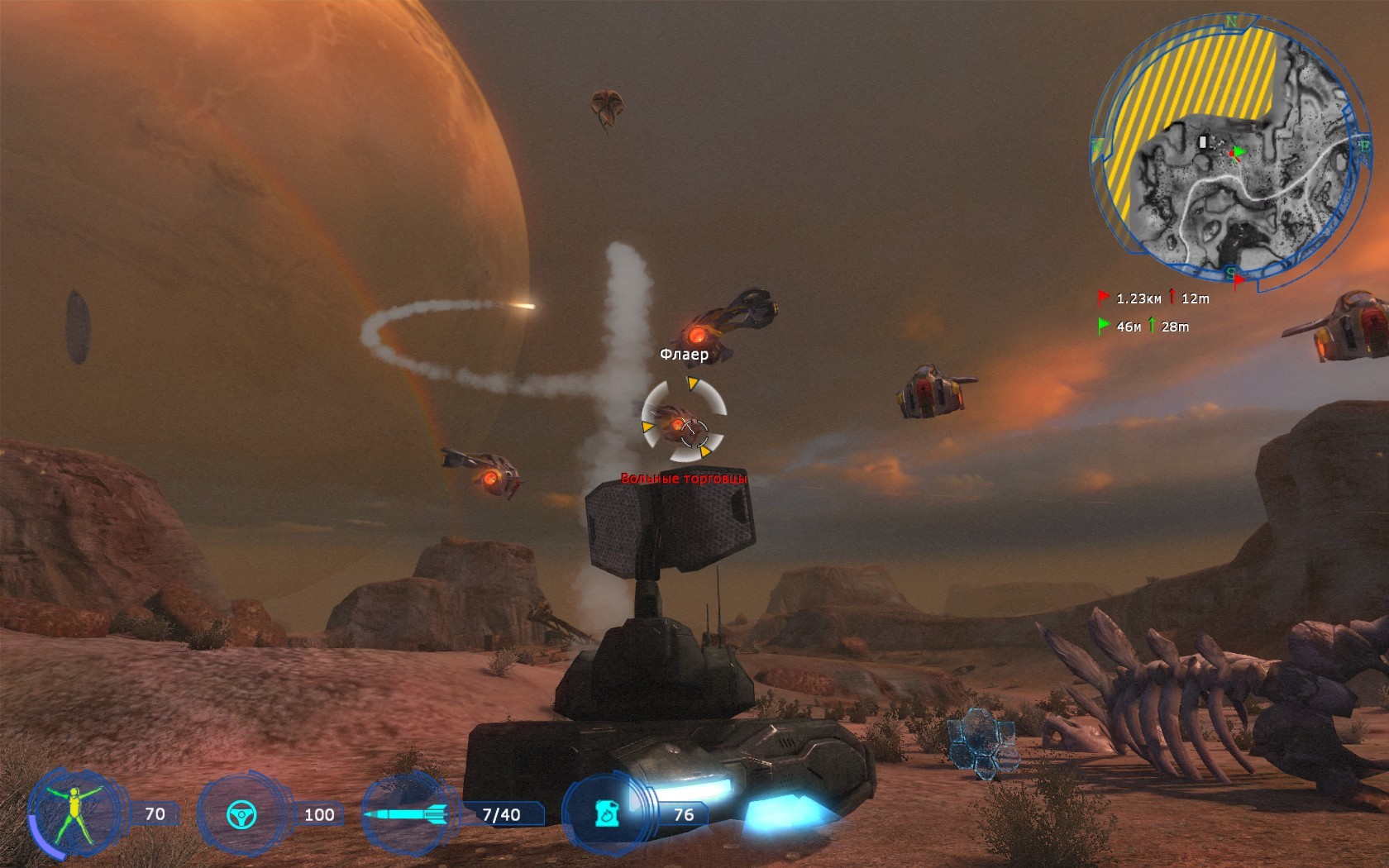
Task: Select the player body status icon
Action: click(x=74, y=813)
